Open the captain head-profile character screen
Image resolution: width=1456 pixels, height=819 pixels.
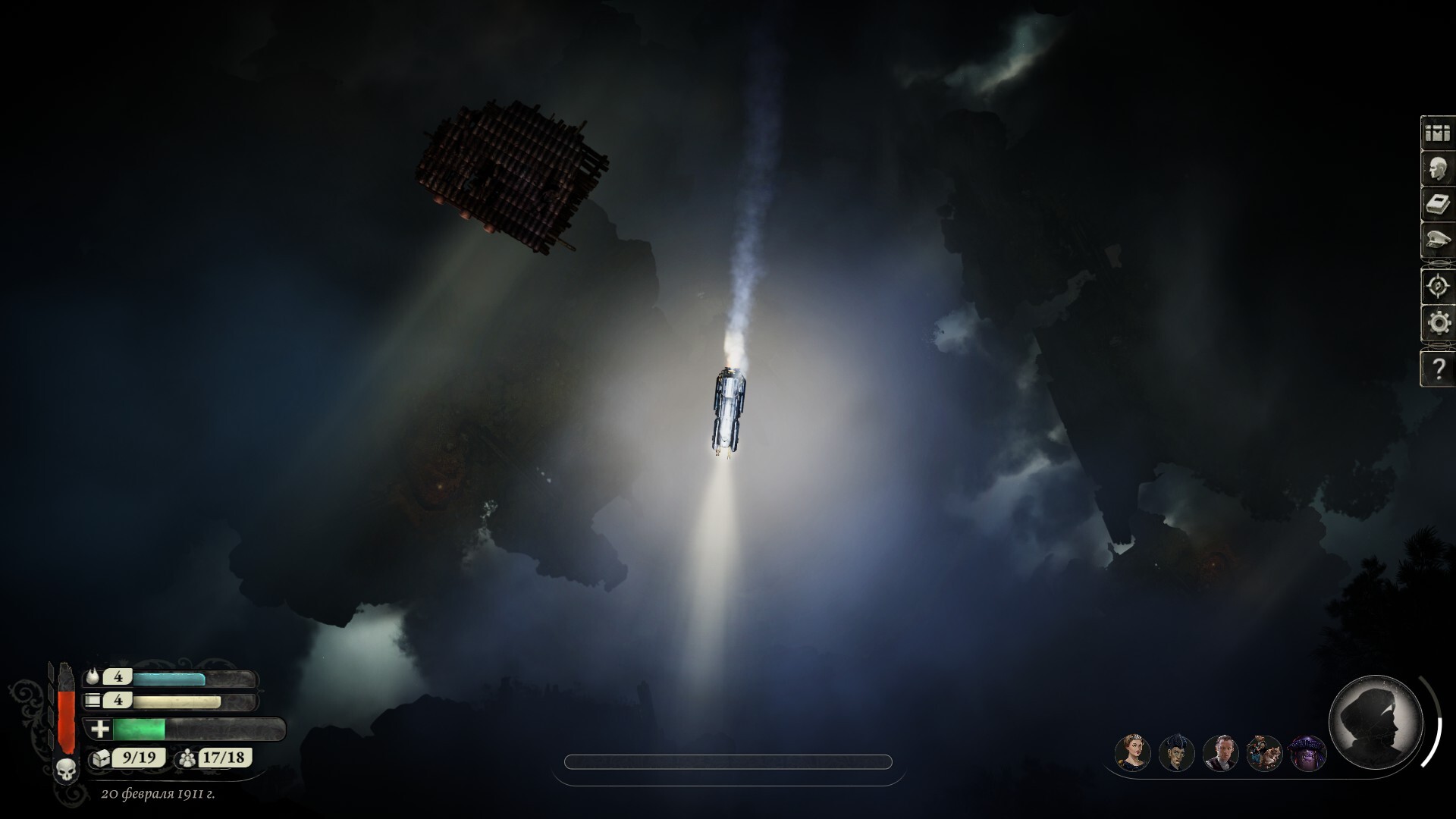(1437, 170)
